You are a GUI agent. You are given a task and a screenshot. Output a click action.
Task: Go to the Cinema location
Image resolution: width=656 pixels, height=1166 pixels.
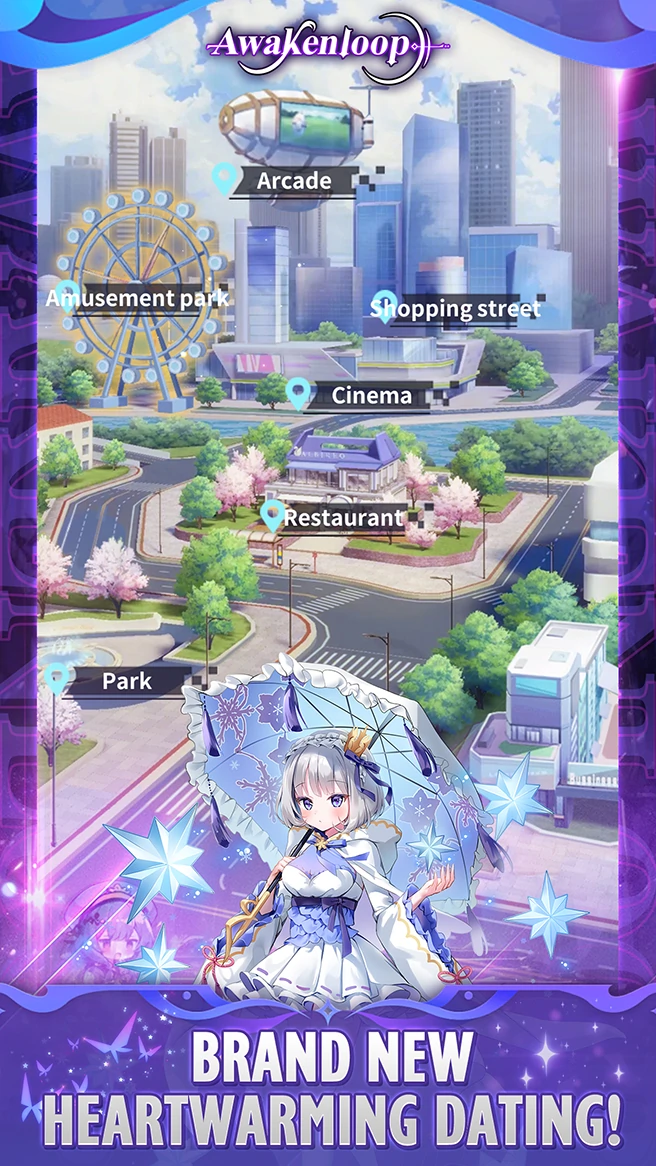(370, 396)
